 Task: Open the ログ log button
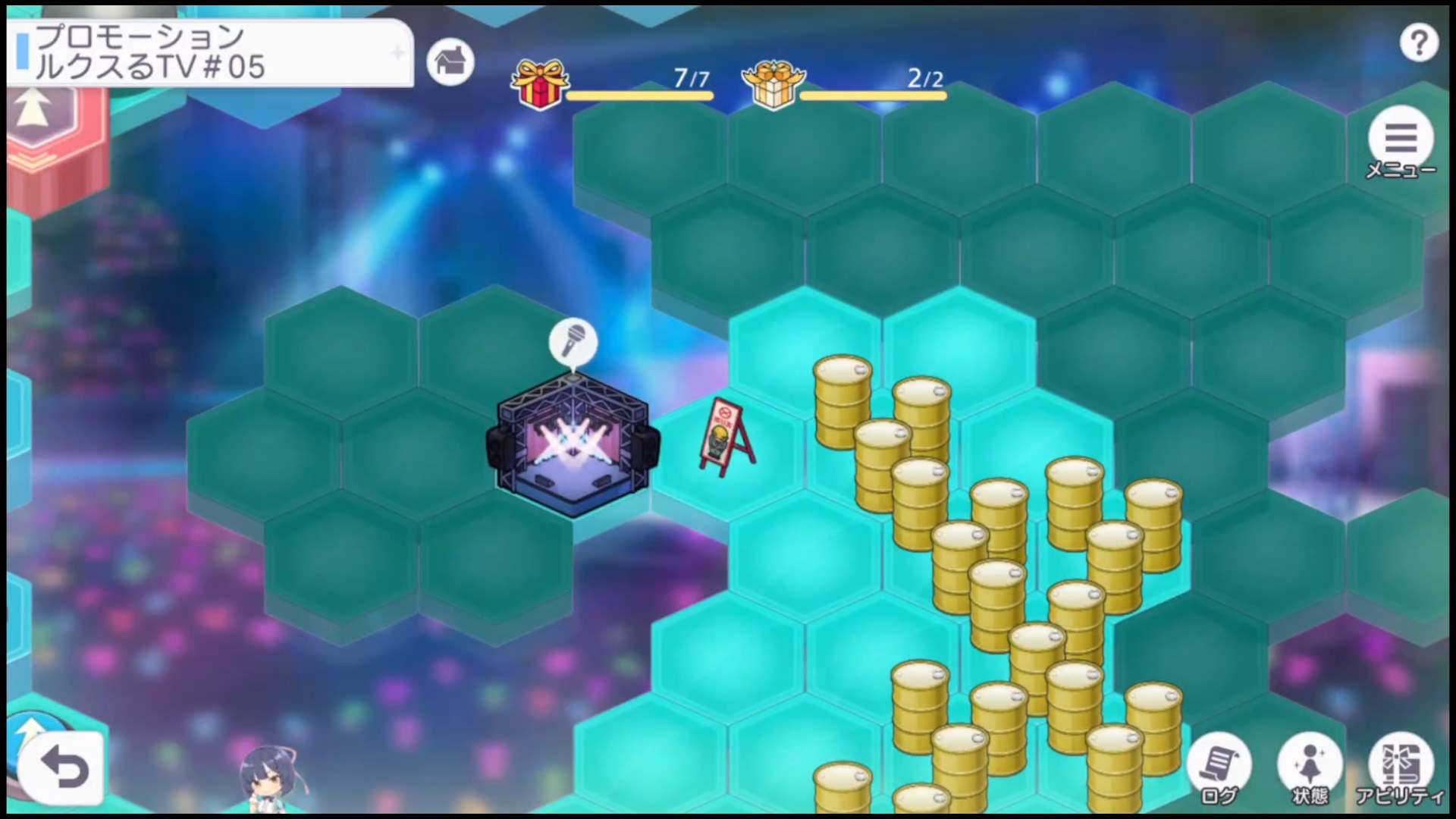pos(1219,766)
